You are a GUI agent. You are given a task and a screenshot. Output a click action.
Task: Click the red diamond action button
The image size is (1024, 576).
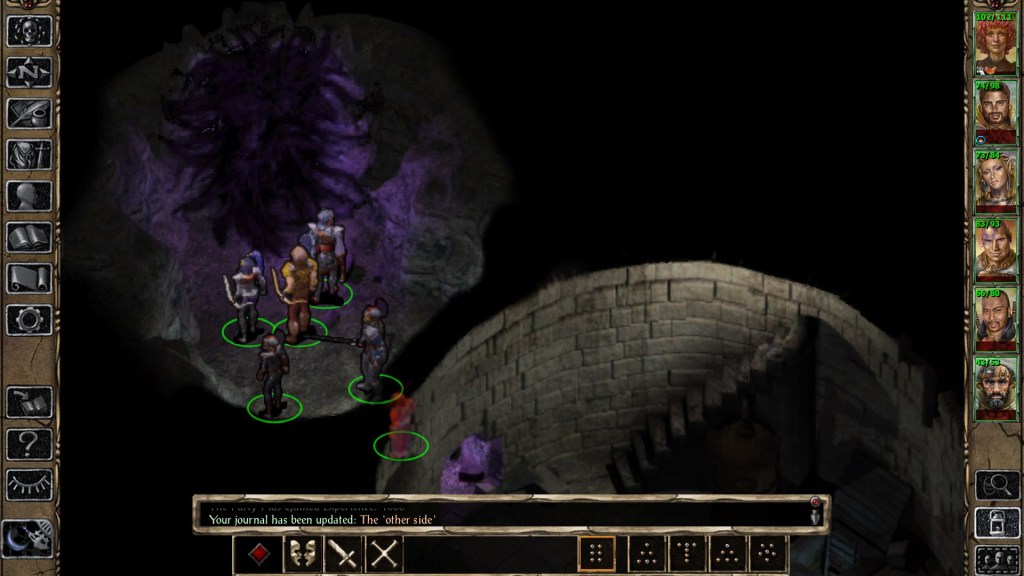261,554
